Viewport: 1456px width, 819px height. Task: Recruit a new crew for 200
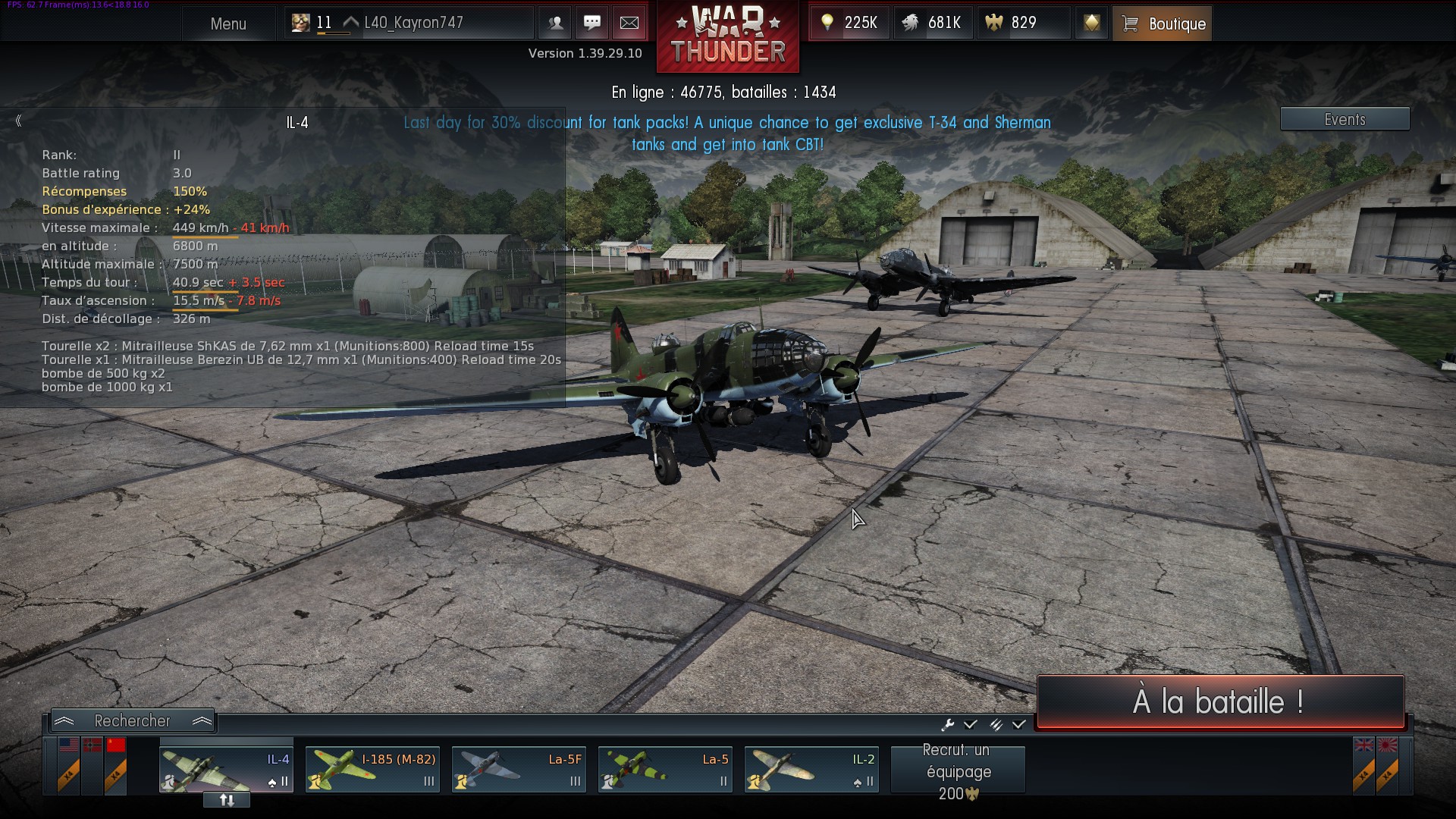click(958, 770)
